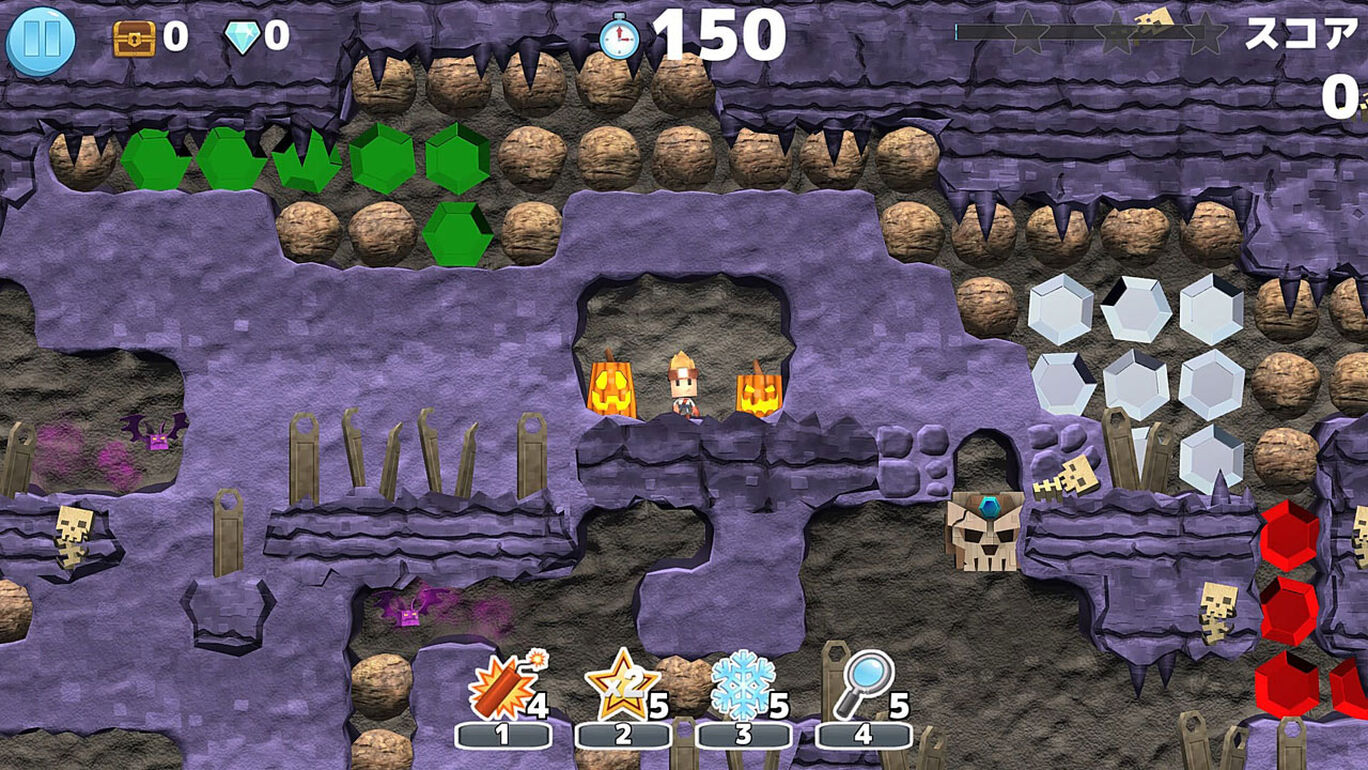Click the left jack-o'-lantern pumpkin
Viewport: 1368px width, 770px height.
click(613, 390)
